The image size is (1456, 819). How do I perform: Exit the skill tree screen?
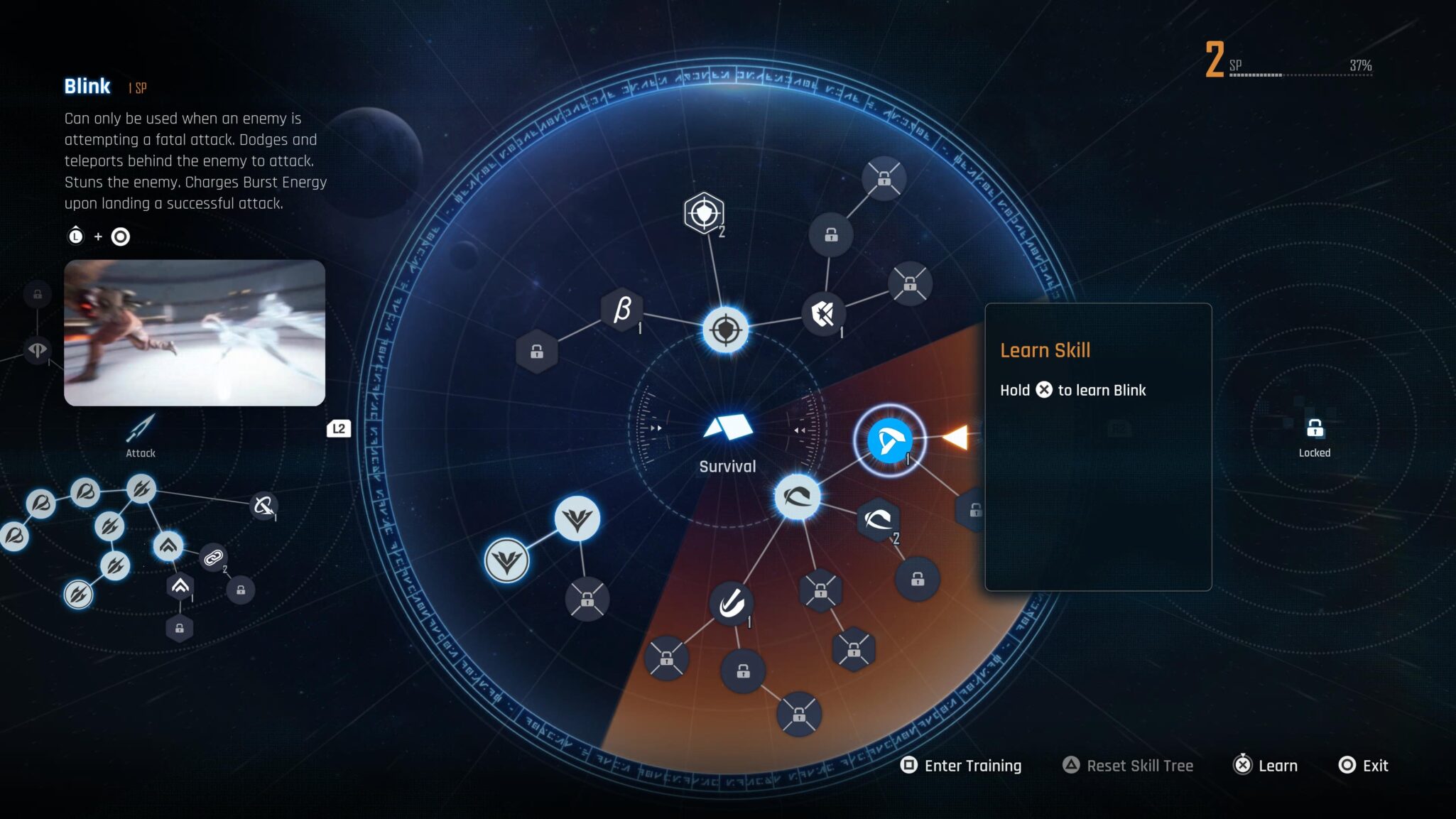click(x=1364, y=766)
